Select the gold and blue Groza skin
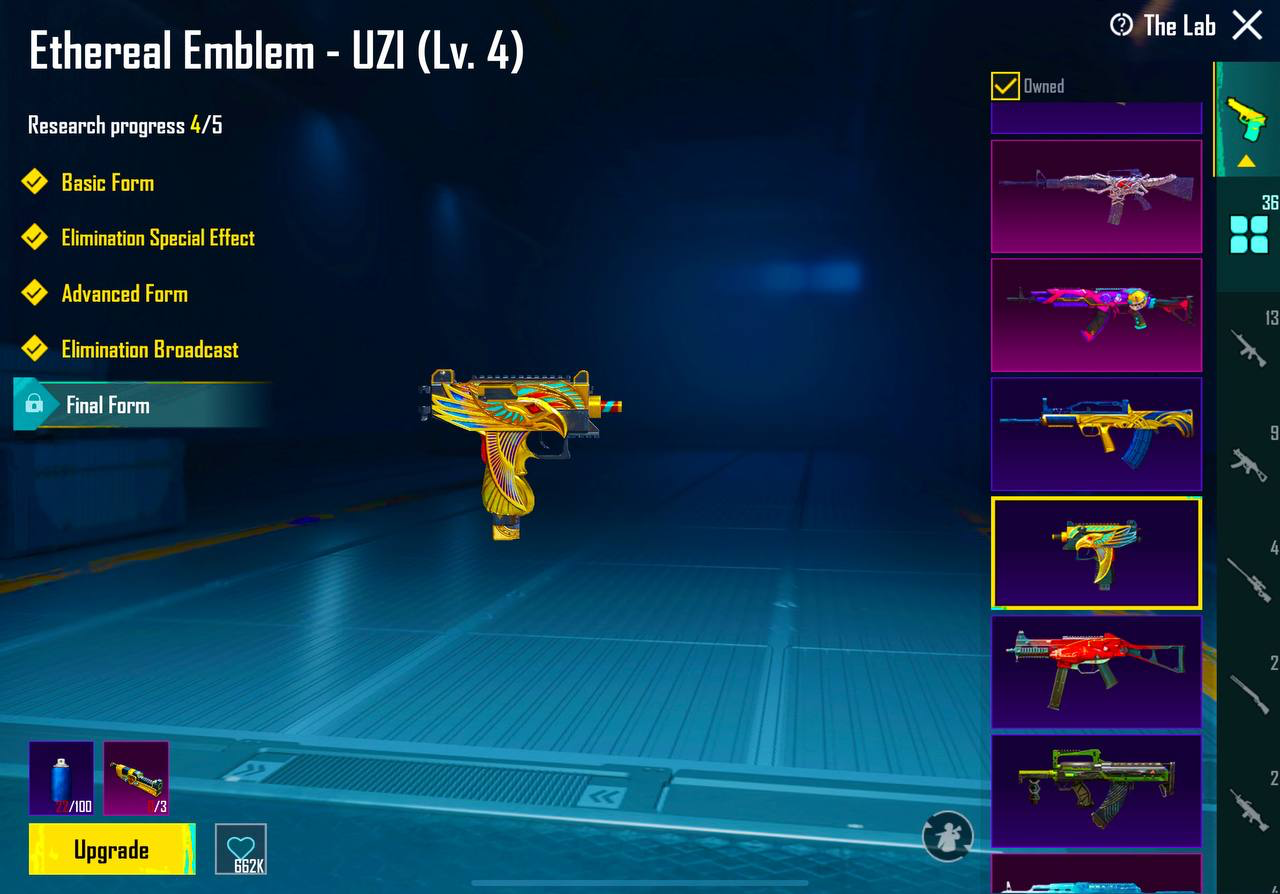The height and width of the screenshot is (894, 1280). (1096, 434)
